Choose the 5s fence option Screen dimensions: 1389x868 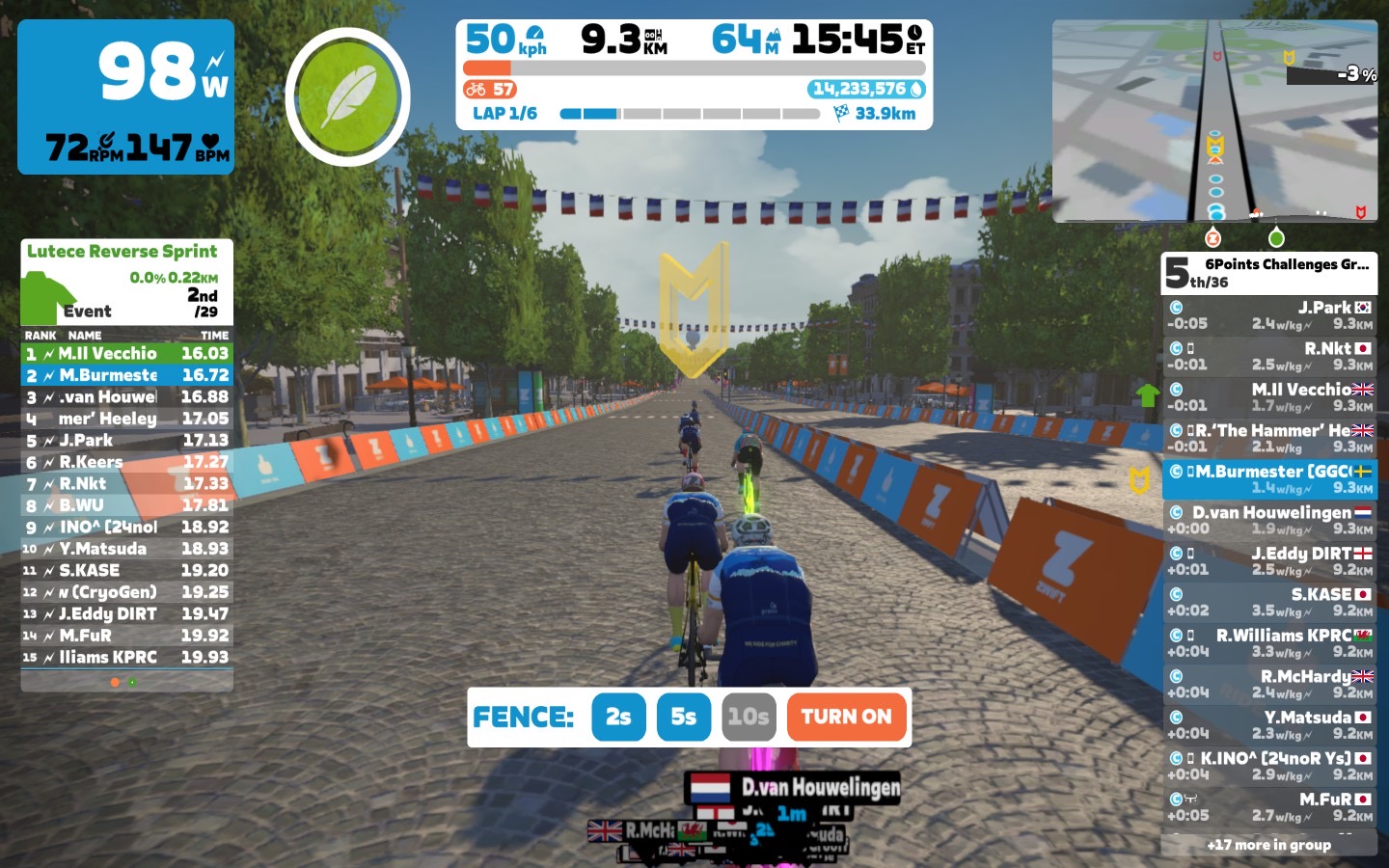coord(683,717)
